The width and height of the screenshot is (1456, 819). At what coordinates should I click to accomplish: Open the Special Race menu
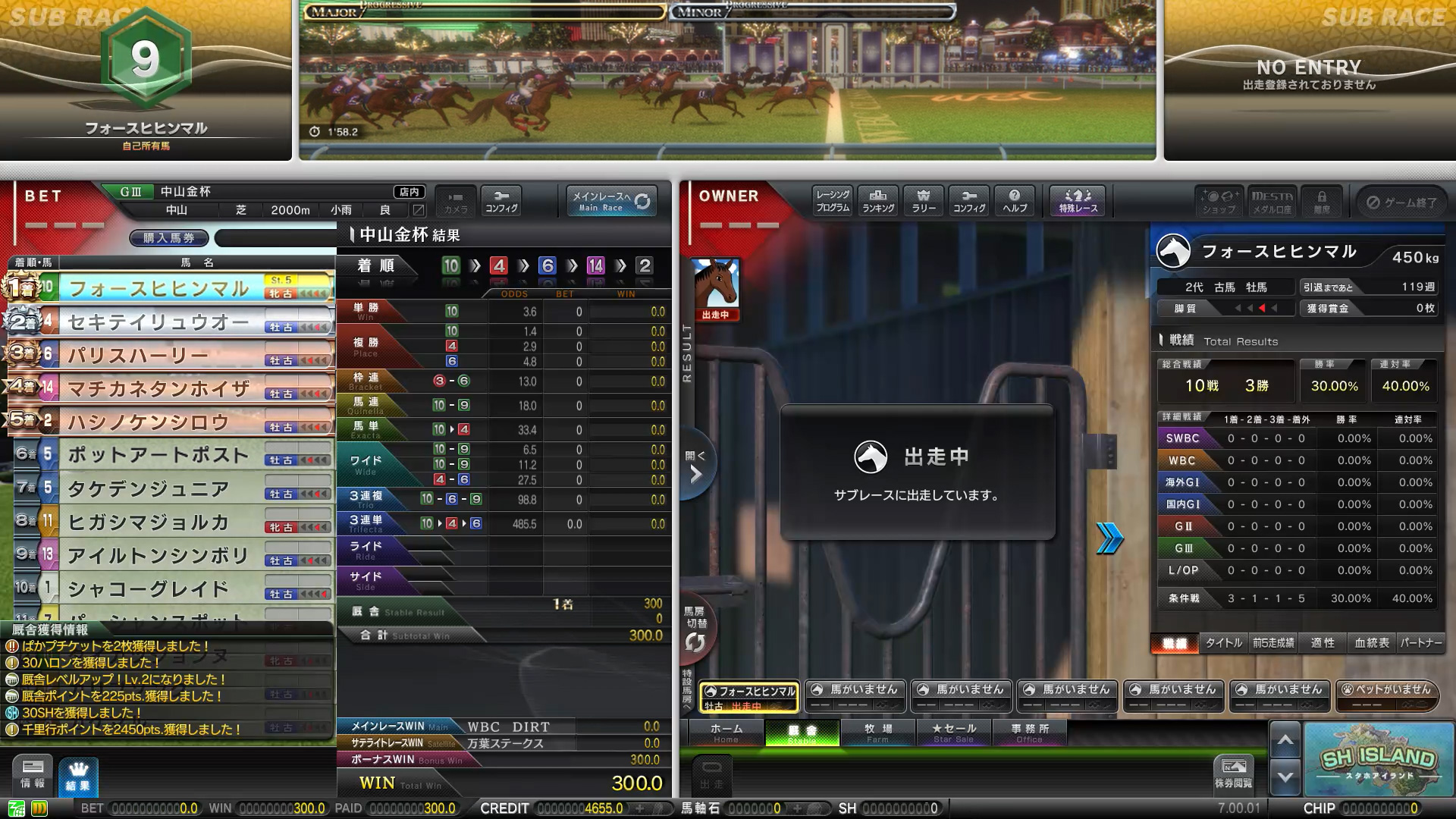click(1078, 201)
